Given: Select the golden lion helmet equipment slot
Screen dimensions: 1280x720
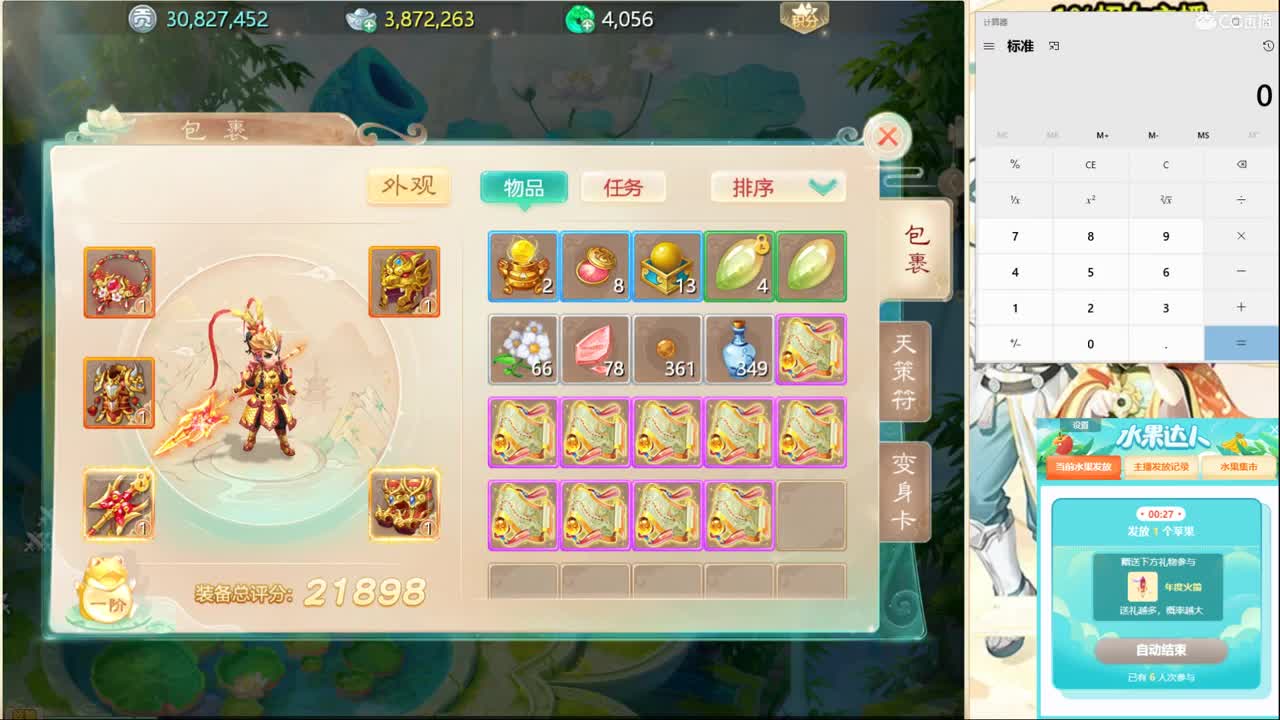Looking at the screenshot, I should (405, 281).
